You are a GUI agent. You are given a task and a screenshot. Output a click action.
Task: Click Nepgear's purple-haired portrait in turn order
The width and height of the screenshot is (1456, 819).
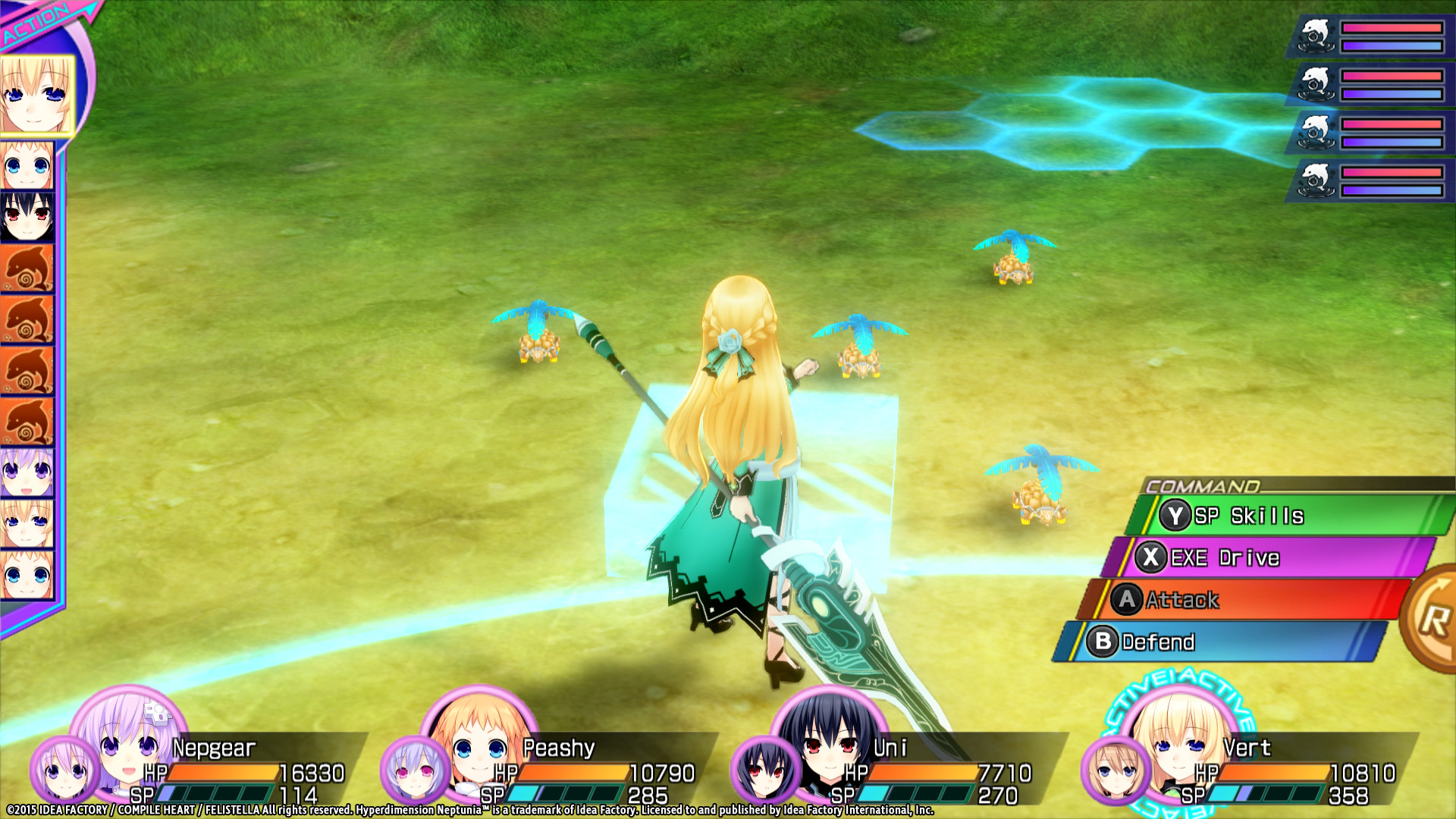click(27, 472)
